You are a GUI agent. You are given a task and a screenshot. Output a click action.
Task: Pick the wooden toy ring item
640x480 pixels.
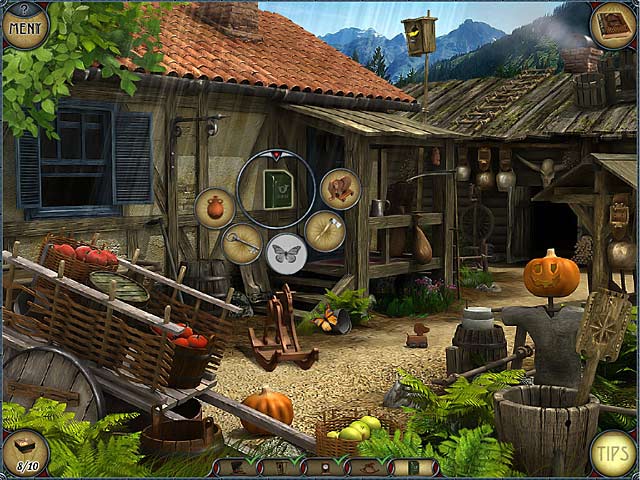[340, 189]
